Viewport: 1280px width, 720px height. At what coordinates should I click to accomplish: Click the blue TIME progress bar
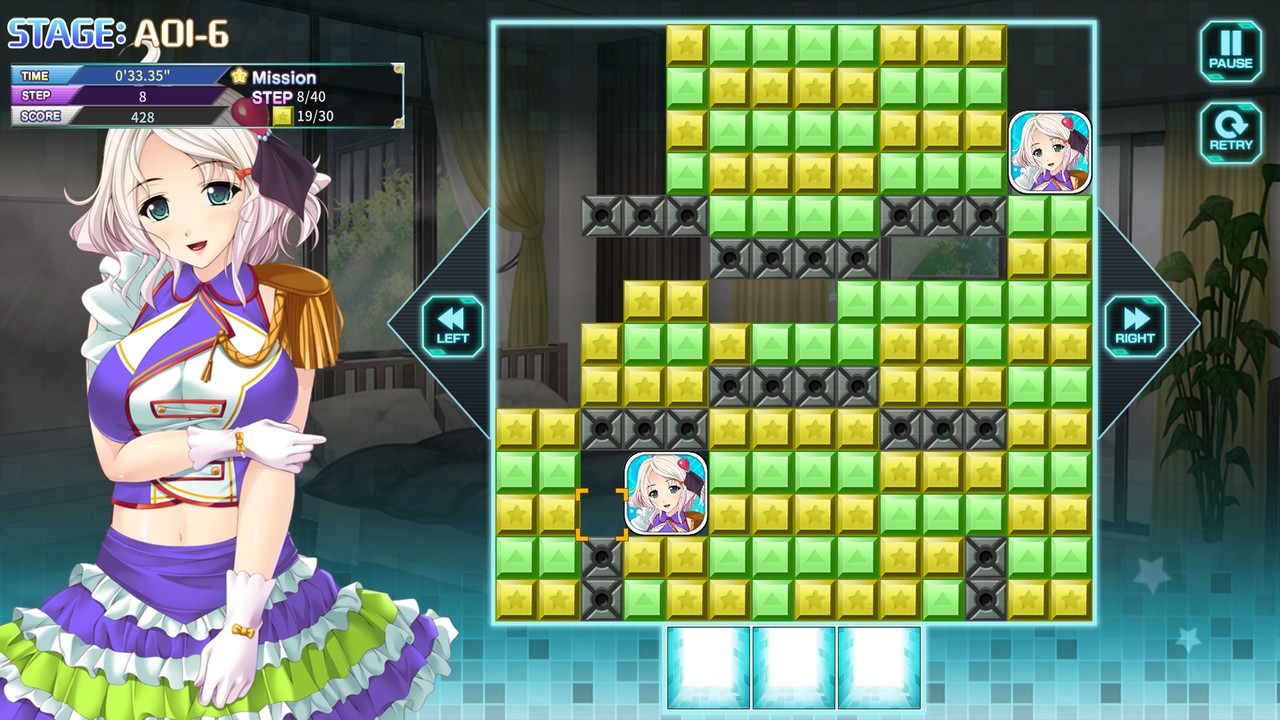point(115,75)
